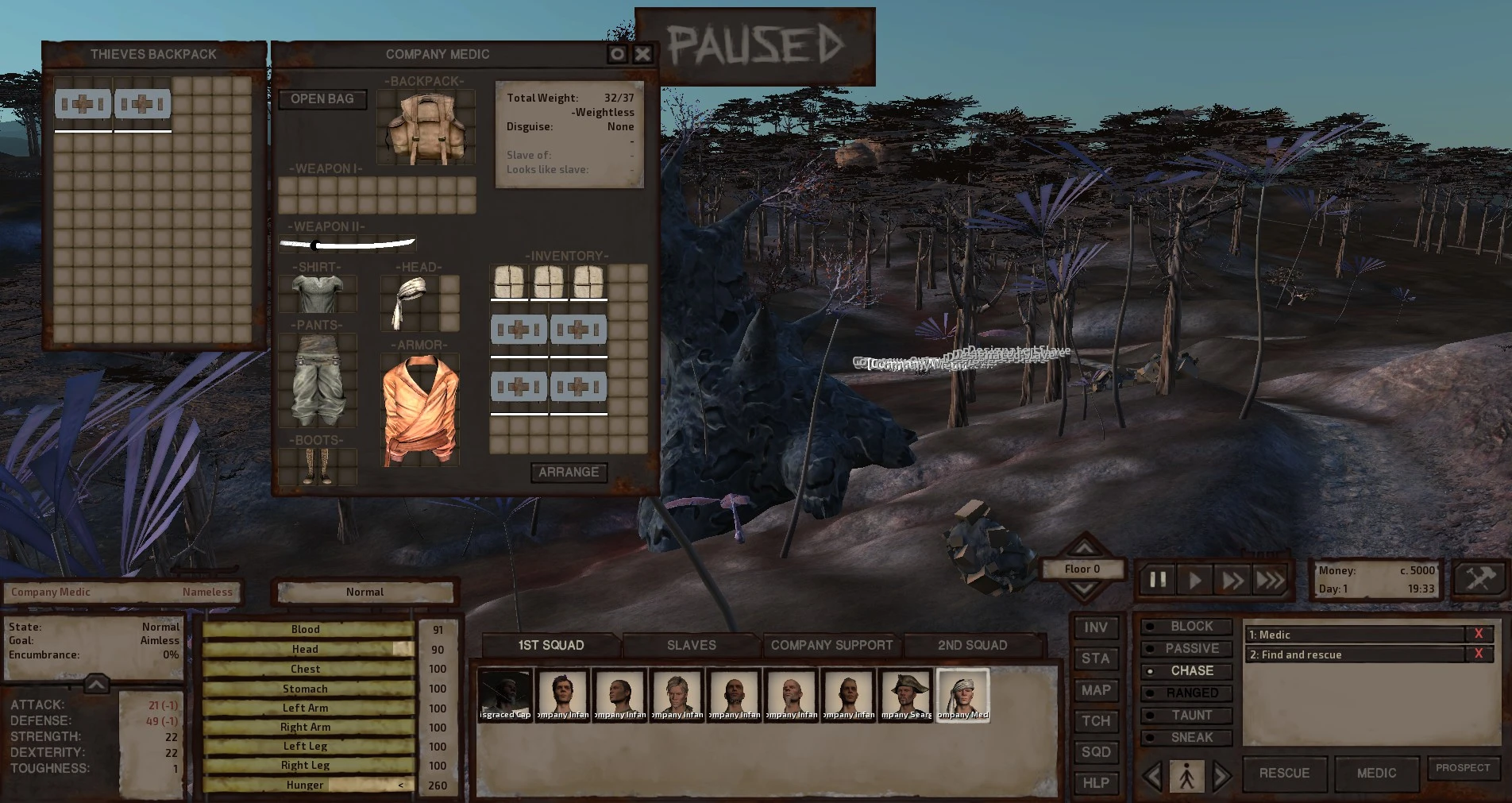Activate the Rescue order button
This screenshot has height=803, width=1512.
(x=1284, y=773)
